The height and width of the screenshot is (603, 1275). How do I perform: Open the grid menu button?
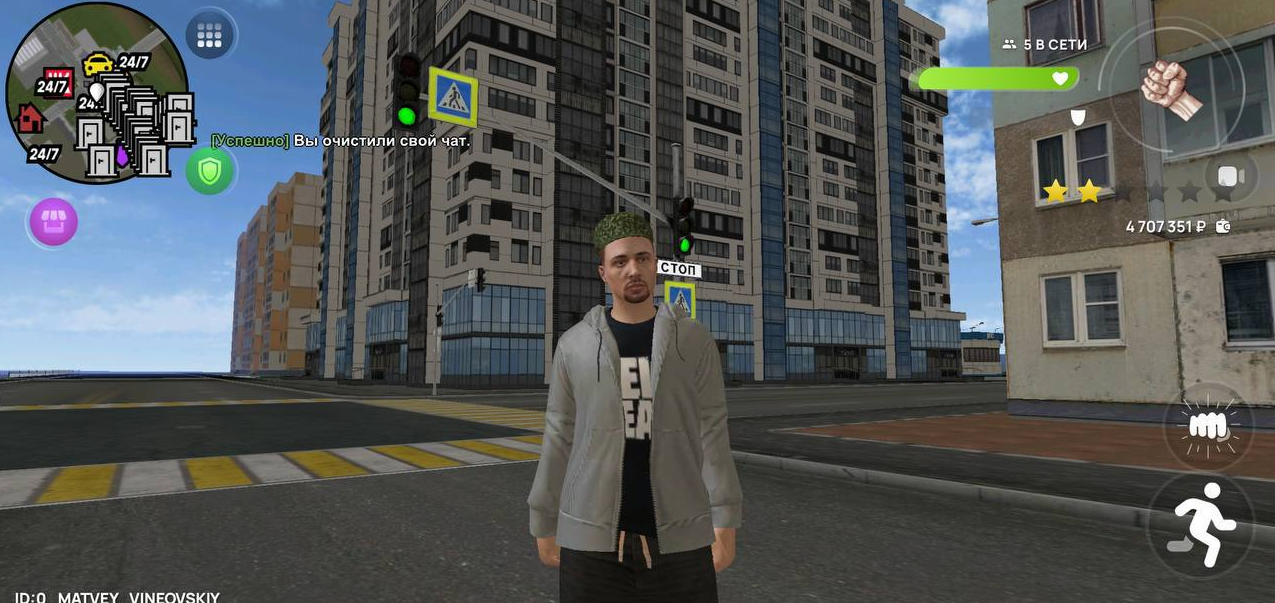[210, 36]
